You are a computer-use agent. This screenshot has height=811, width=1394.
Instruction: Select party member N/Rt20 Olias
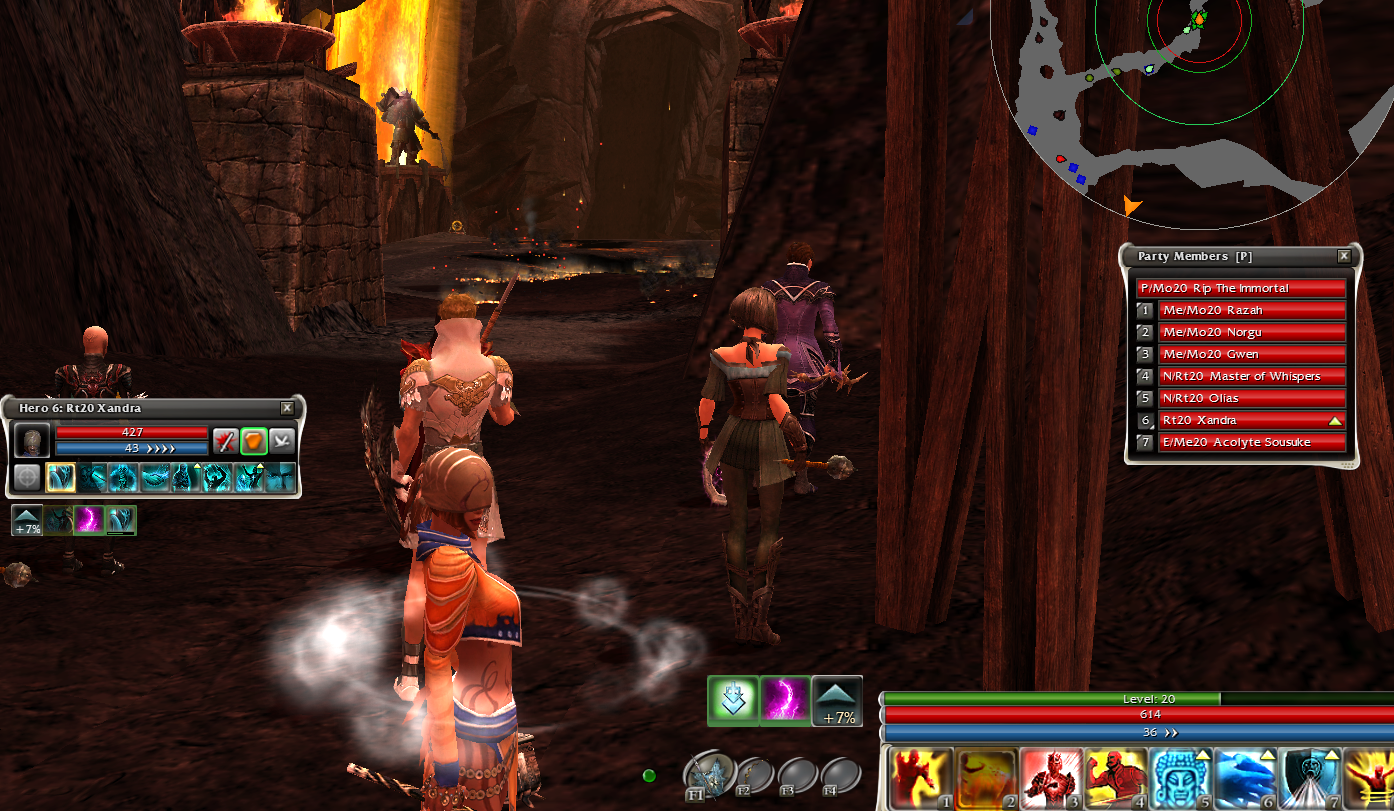[1251, 398]
